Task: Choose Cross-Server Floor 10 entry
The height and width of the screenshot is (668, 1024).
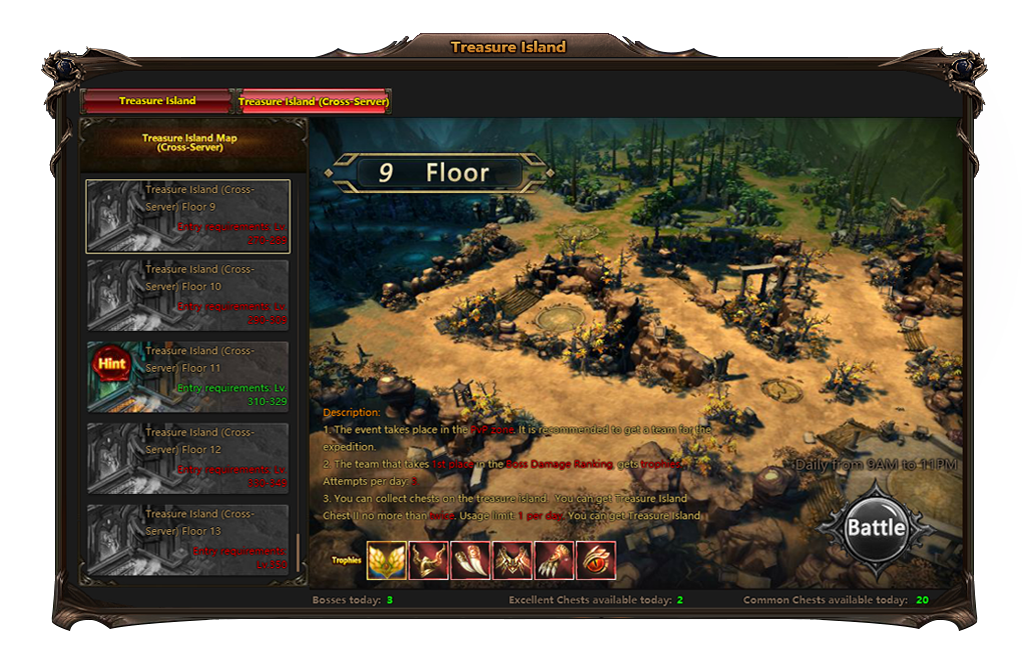Action: click(188, 296)
